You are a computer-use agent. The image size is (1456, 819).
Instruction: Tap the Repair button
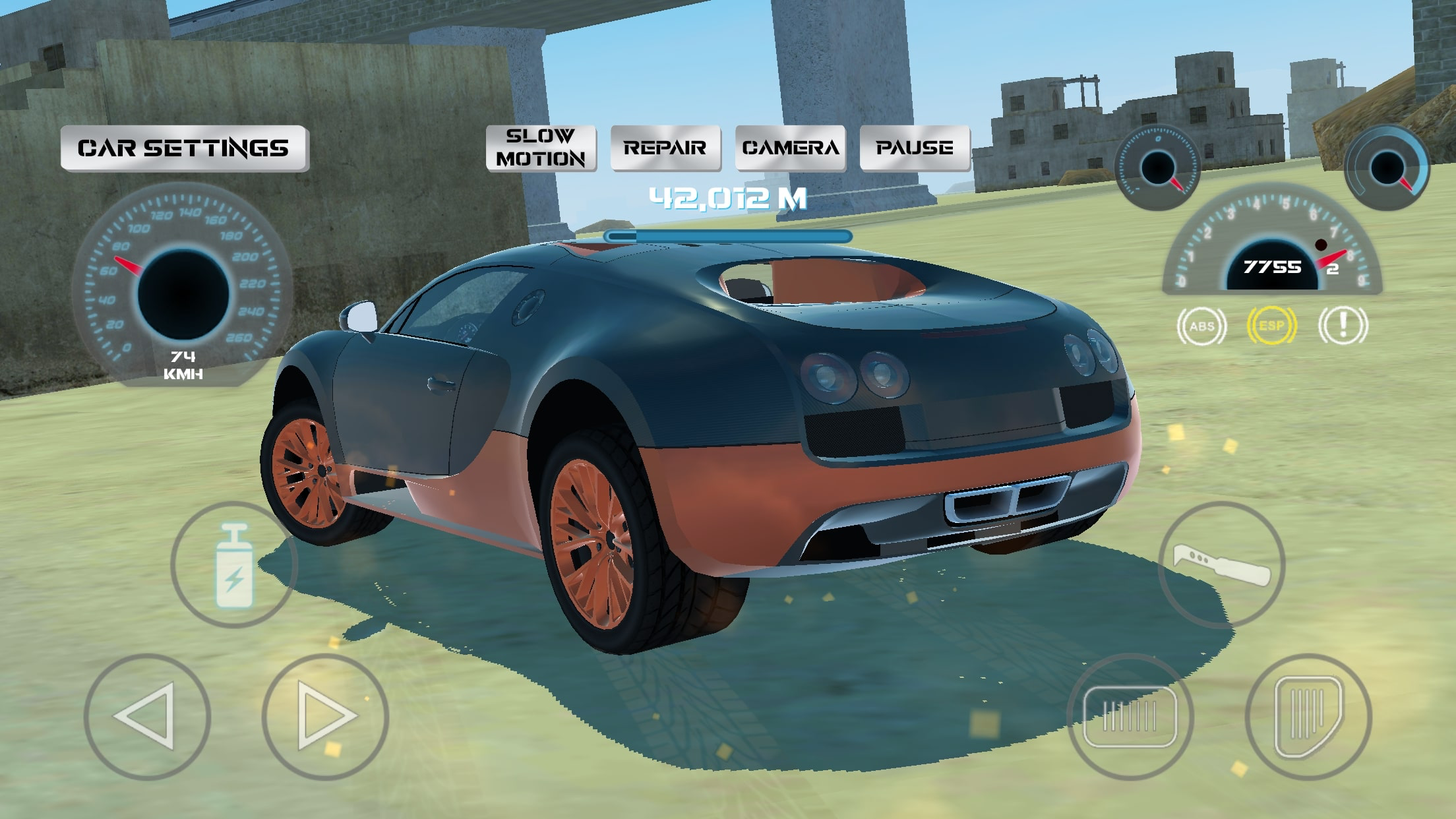click(665, 148)
